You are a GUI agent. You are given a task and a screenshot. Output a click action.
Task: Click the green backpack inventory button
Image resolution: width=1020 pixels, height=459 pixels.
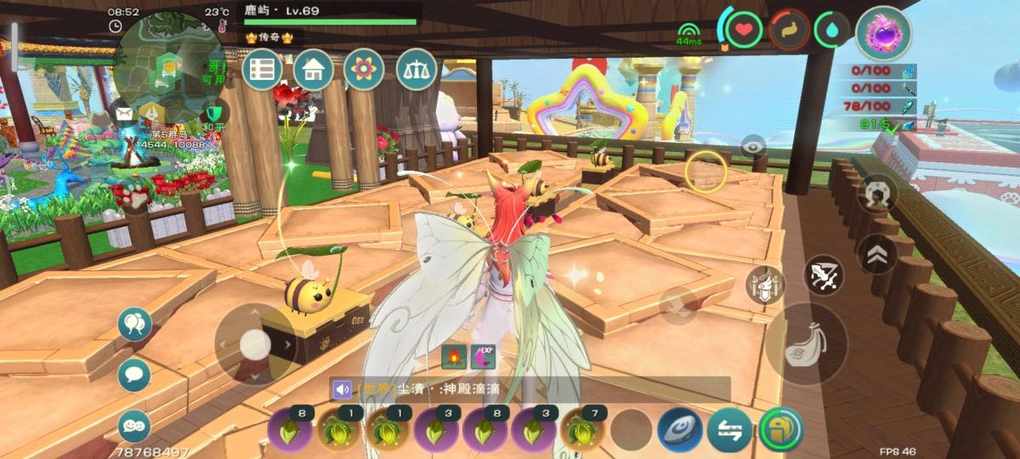pyautogui.click(x=781, y=430)
